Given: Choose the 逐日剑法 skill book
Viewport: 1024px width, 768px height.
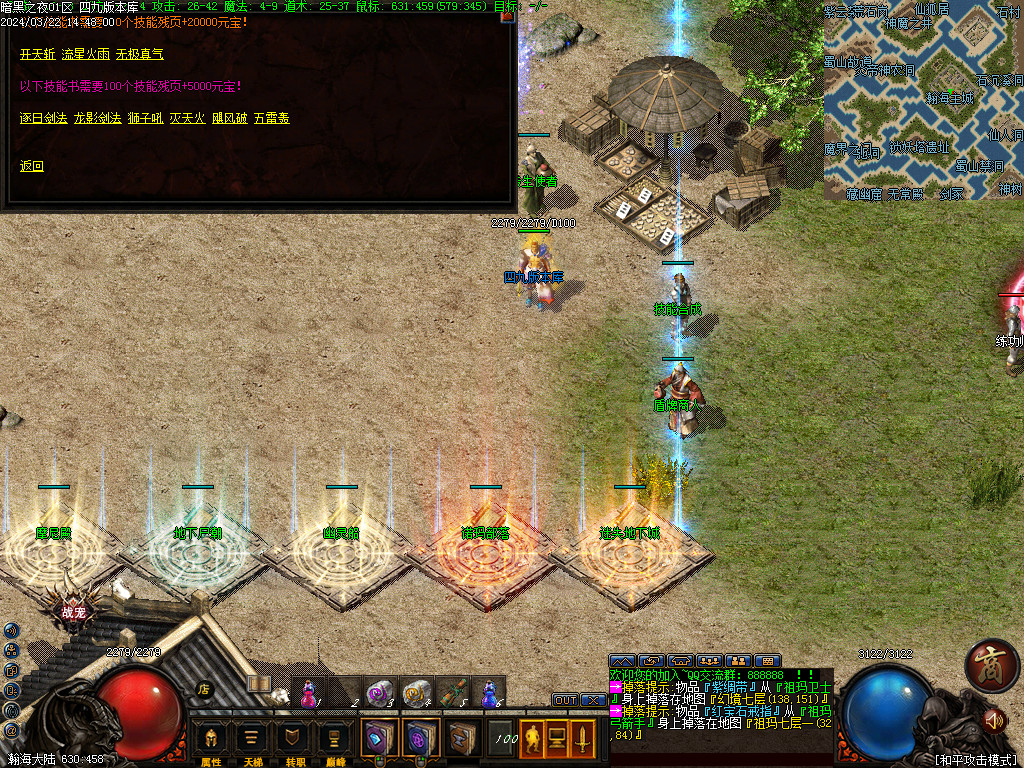Looking at the screenshot, I should point(44,118).
